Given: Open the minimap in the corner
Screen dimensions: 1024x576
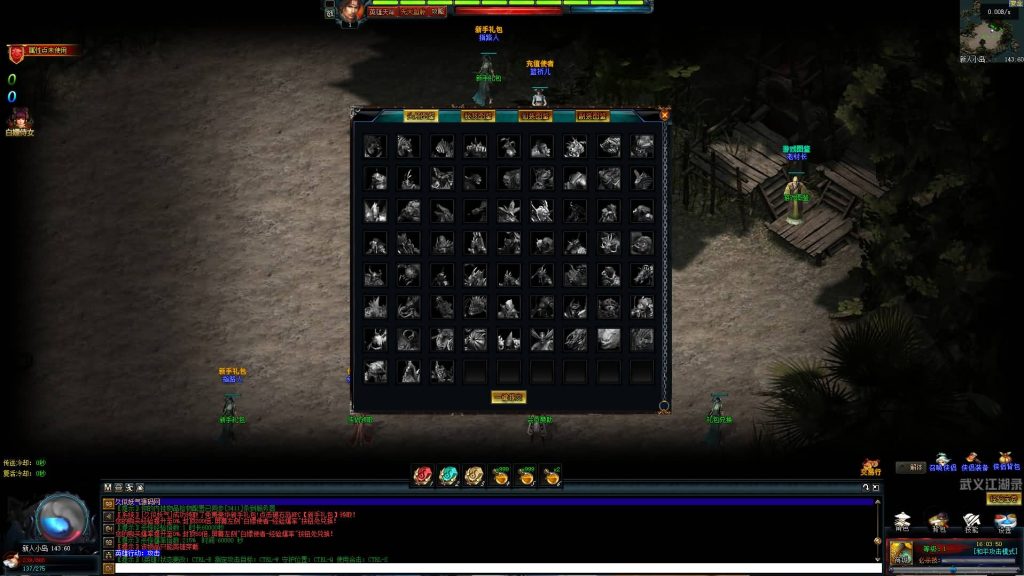Looking at the screenshot, I should click(991, 32).
